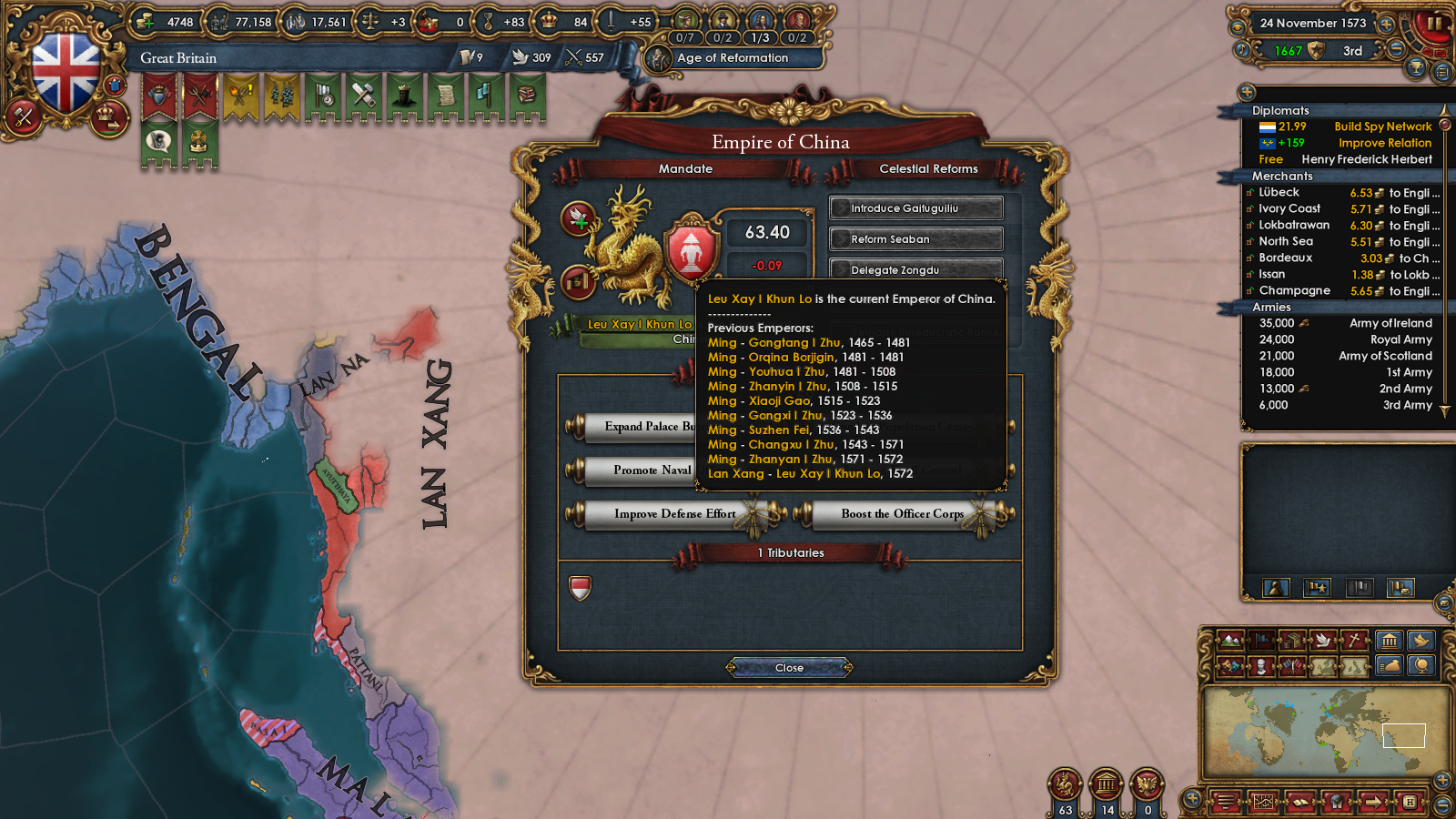This screenshot has width=1456, height=819.
Task: Pause the game with the top-right pause button
Action: [x=1436, y=25]
